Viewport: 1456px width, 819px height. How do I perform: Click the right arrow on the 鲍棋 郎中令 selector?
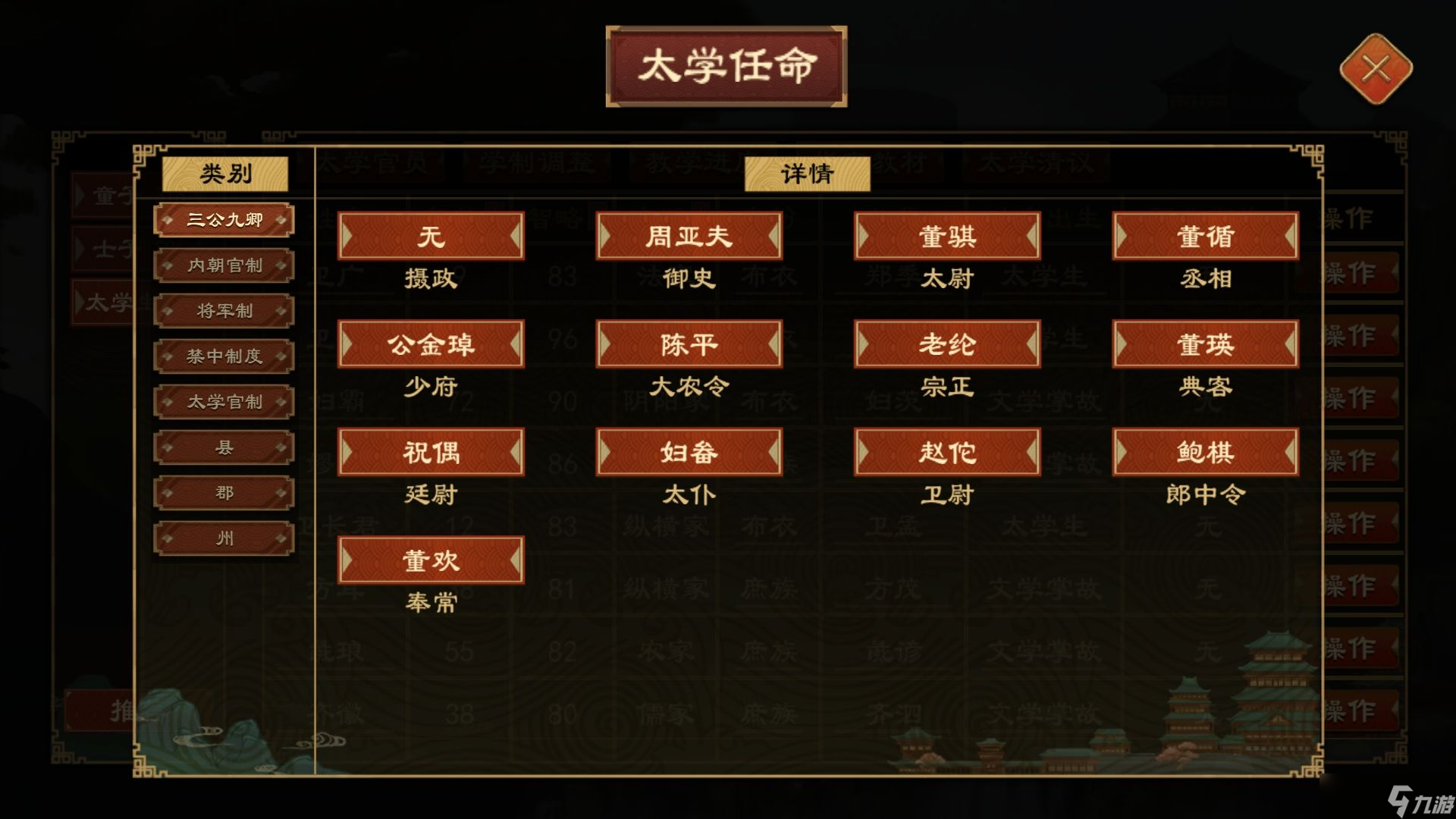coord(1291,452)
